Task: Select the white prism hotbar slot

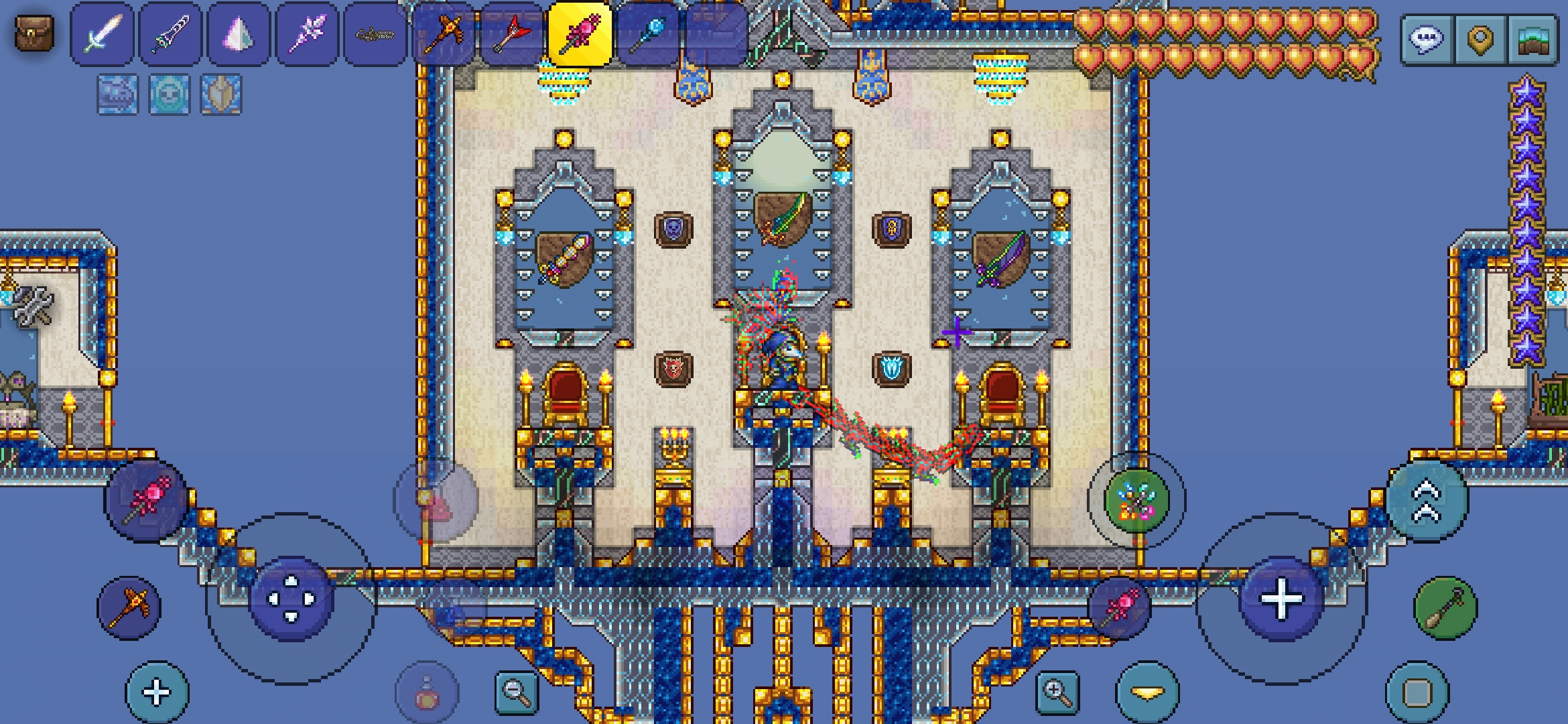Action: tap(239, 34)
